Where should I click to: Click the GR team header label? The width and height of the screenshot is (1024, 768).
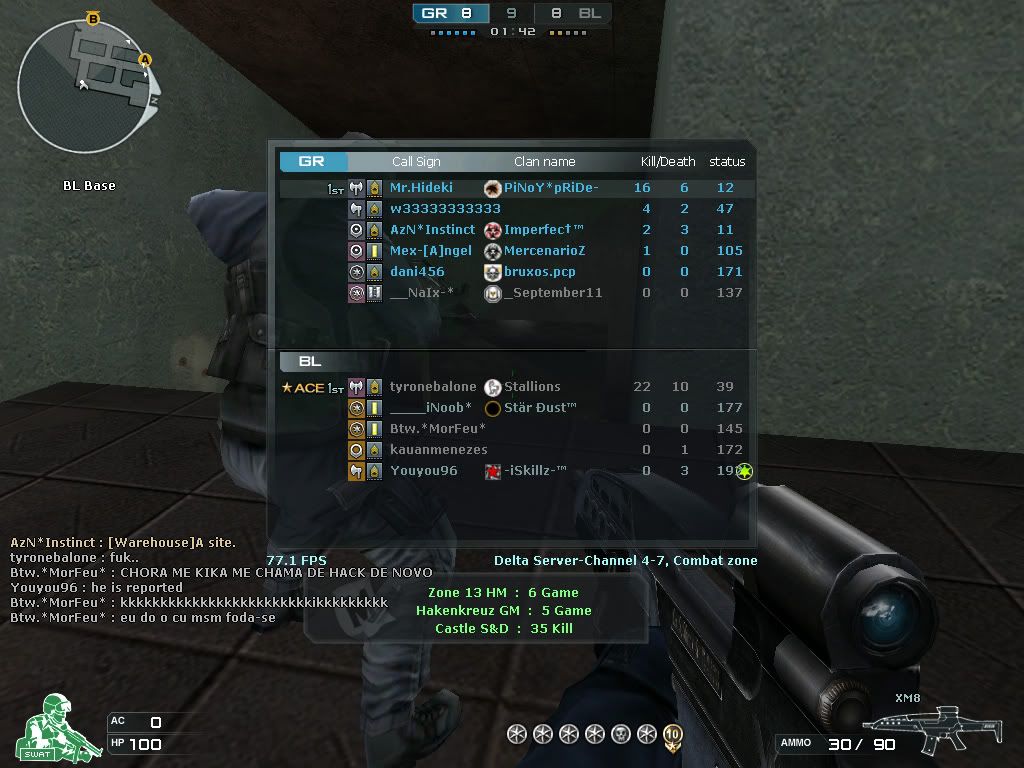pyautogui.click(x=312, y=161)
